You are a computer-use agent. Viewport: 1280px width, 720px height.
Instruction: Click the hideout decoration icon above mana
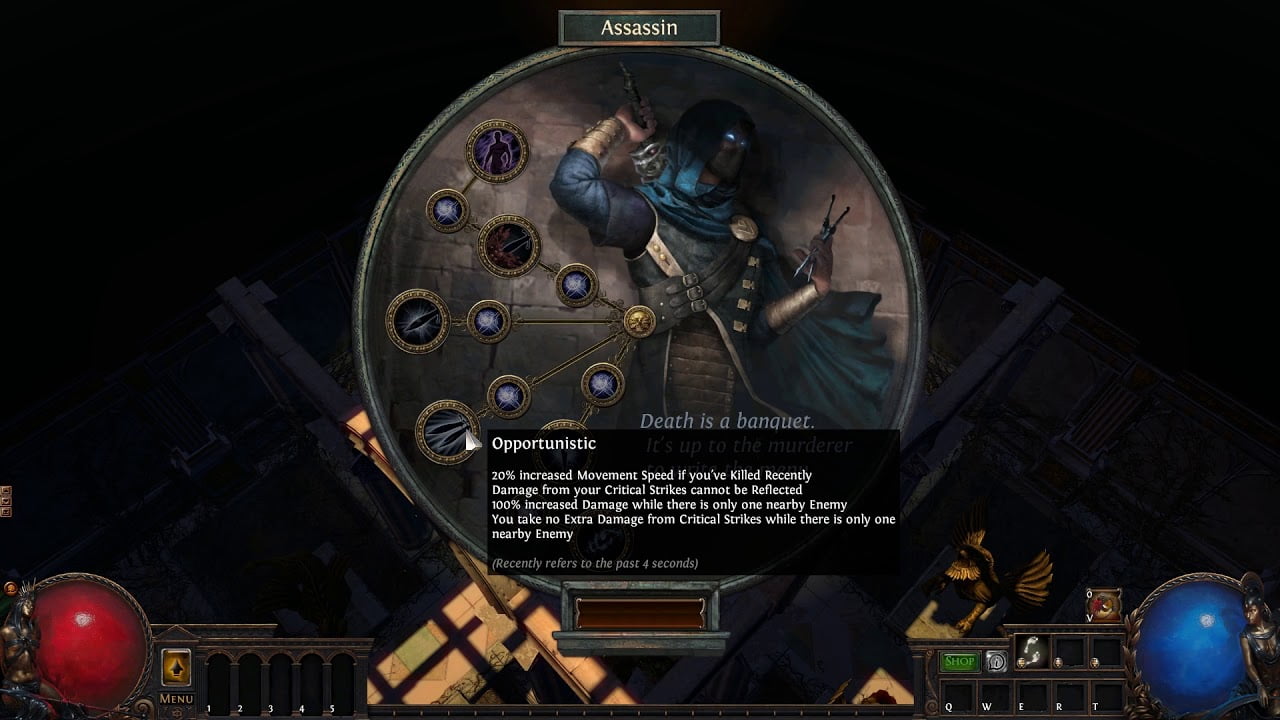1103,606
